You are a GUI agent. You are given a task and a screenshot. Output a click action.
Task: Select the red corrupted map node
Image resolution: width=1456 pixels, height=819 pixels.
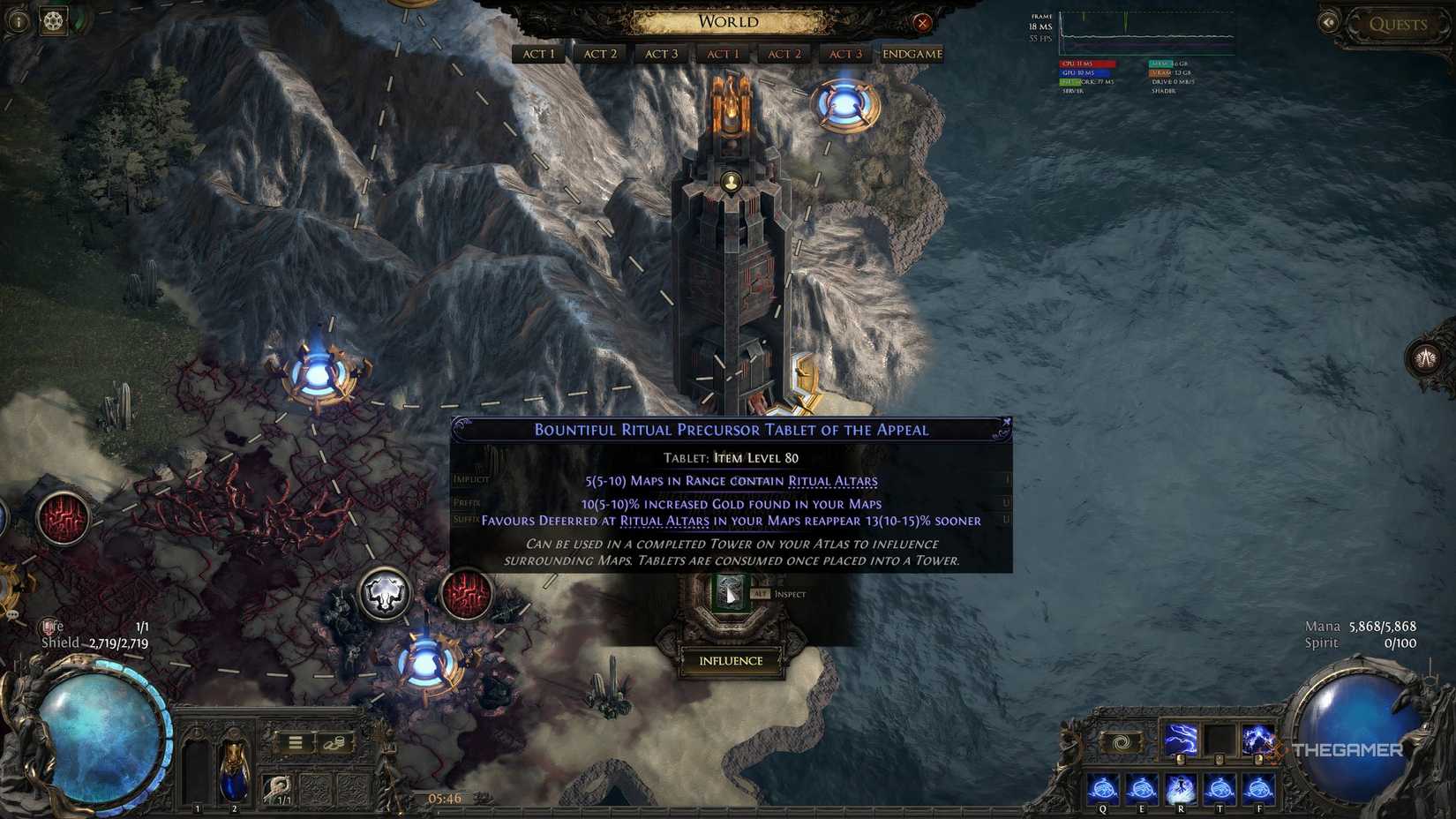[x=465, y=594]
